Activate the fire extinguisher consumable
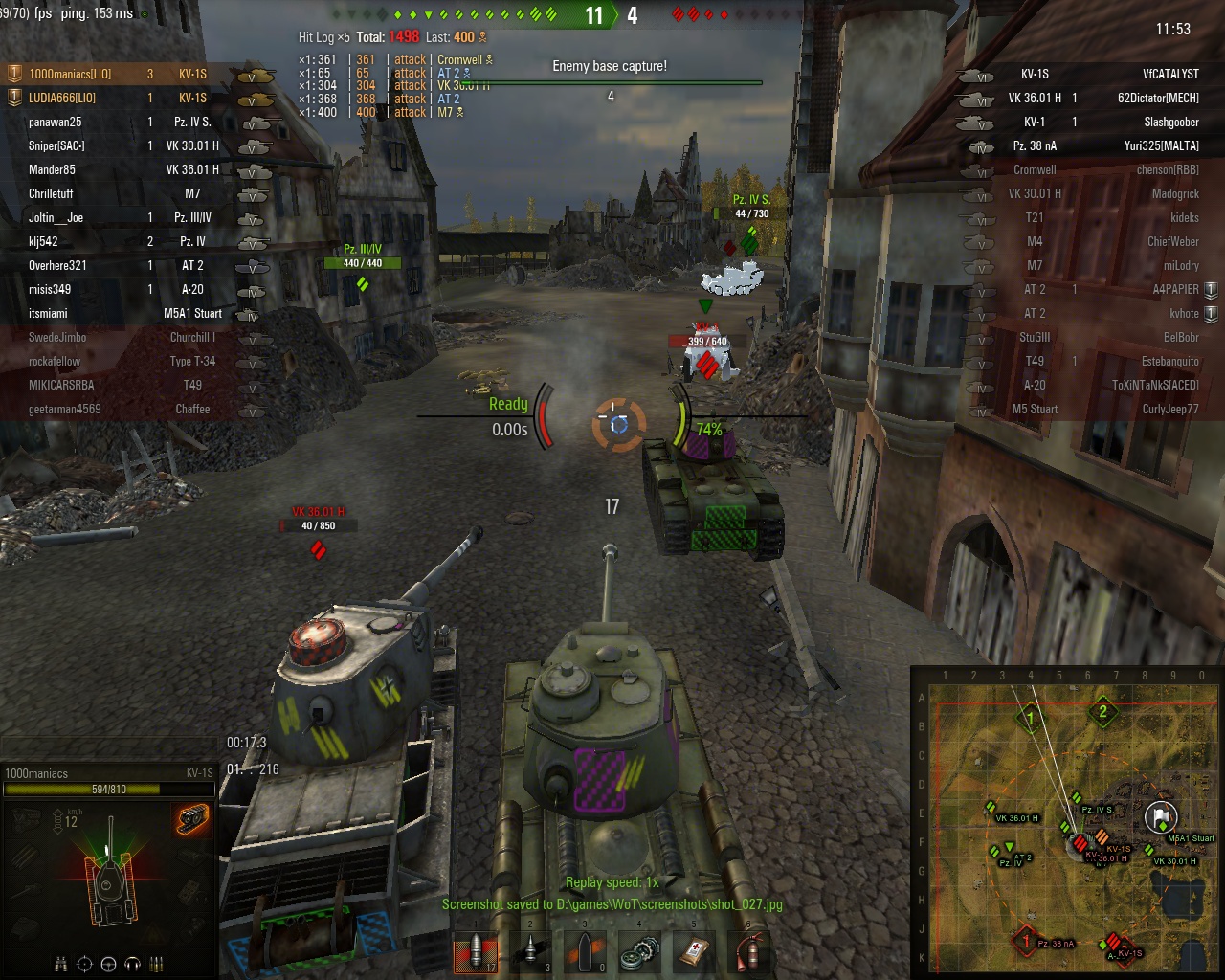 [x=748, y=952]
